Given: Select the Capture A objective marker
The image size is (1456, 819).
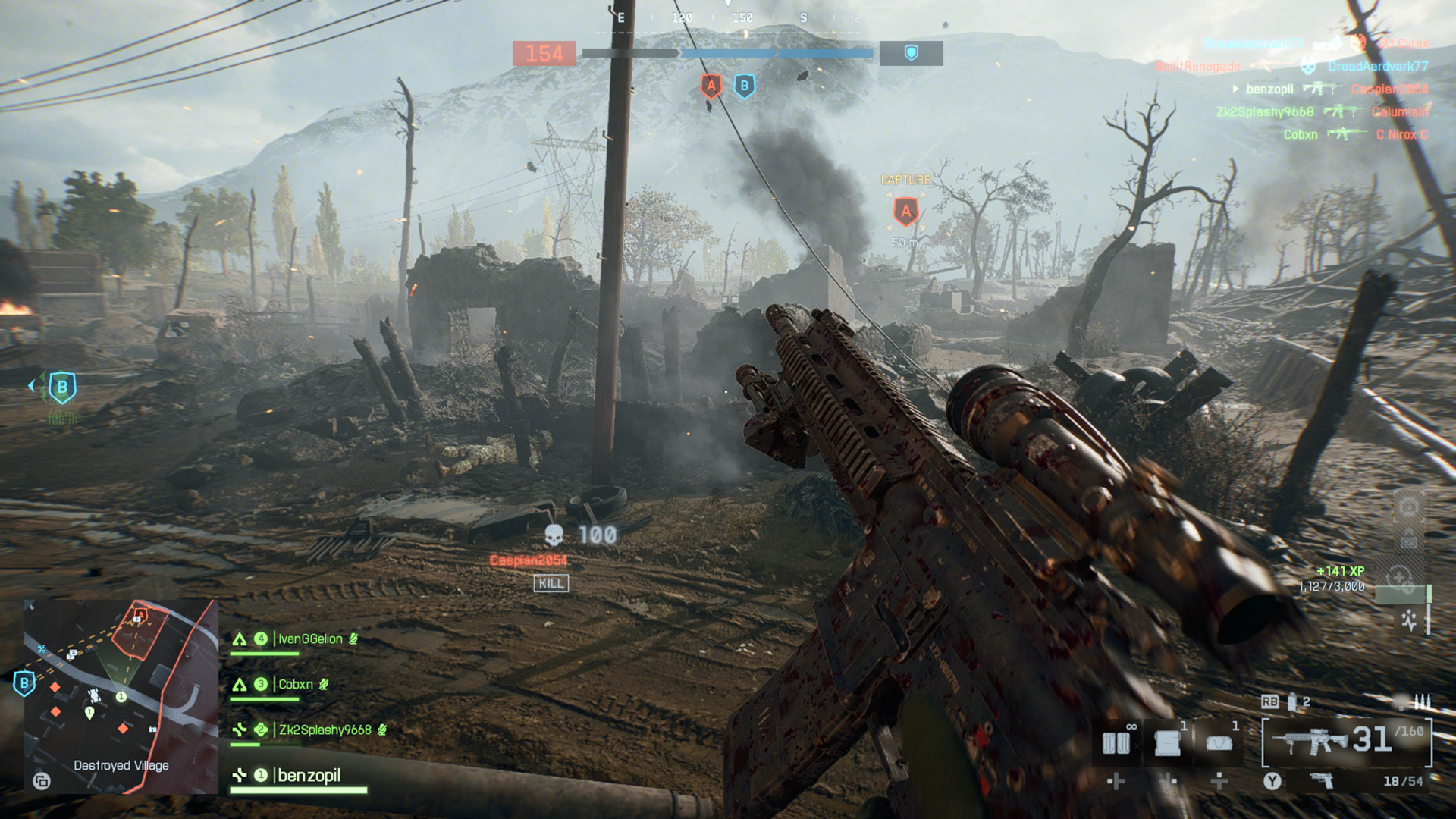Looking at the screenshot, I should coord(905,212).
